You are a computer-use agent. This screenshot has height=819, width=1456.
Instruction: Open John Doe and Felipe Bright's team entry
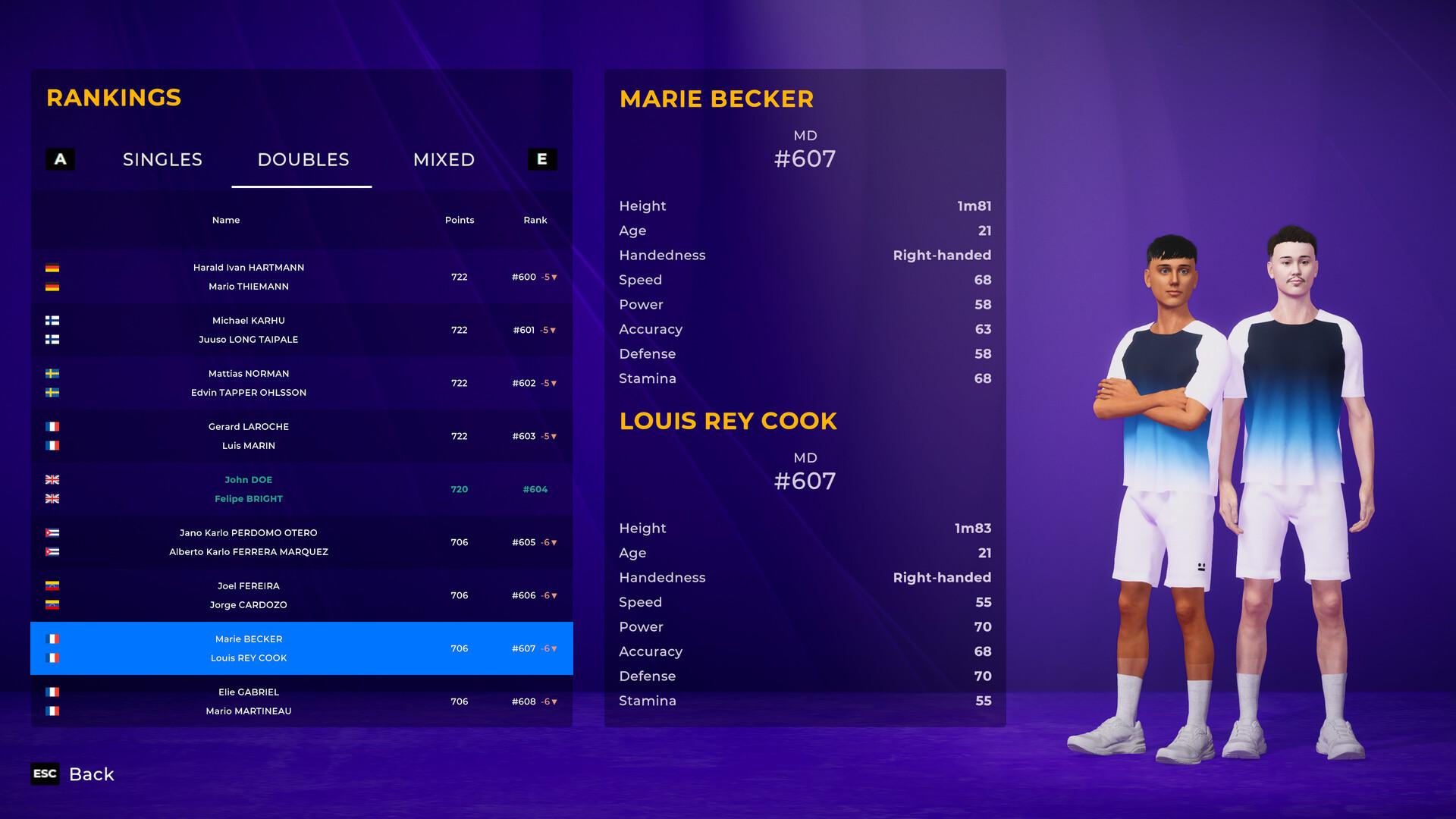(301, 489)
